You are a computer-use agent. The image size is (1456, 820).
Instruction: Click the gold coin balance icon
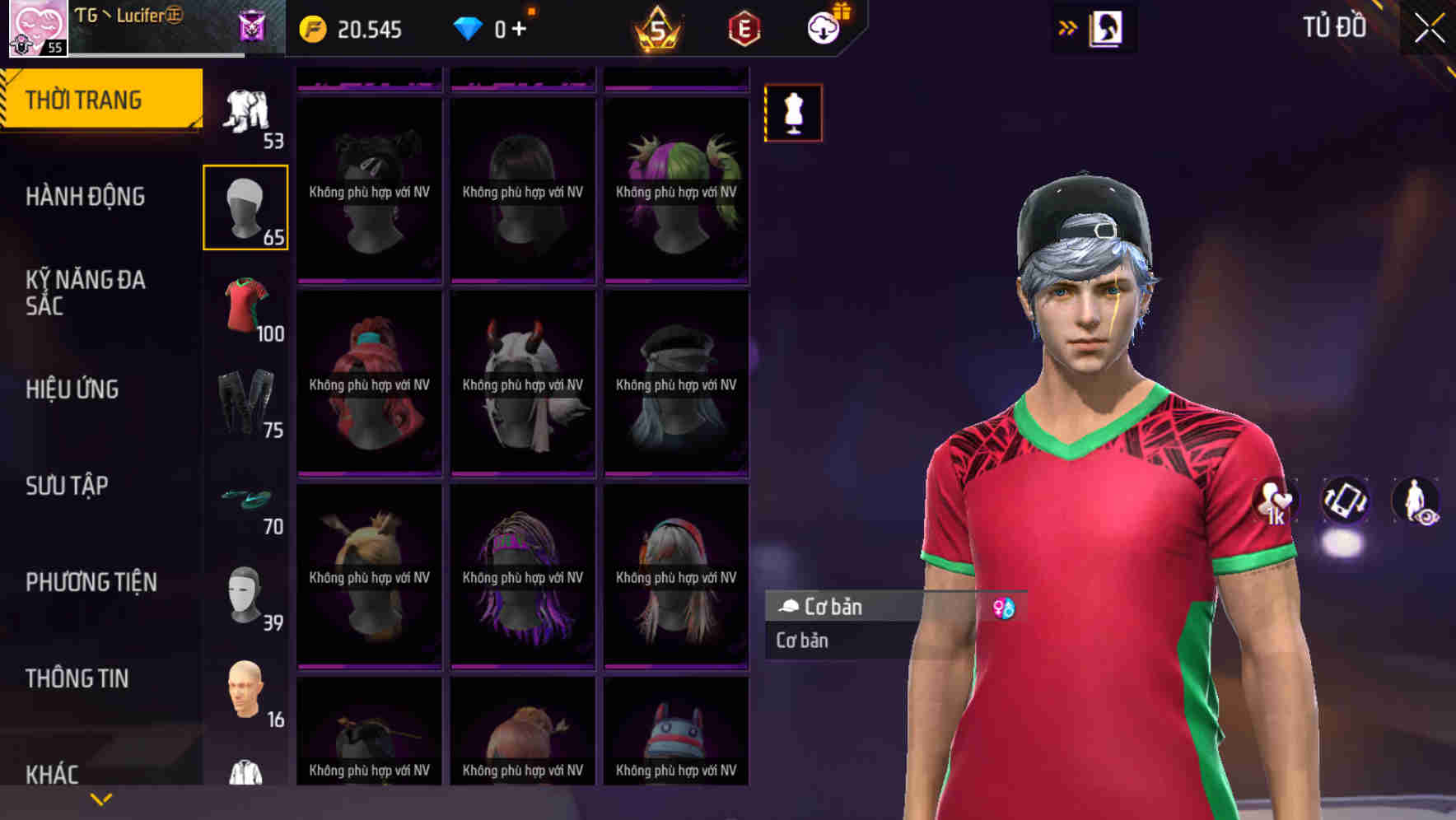(x=314, y=27)
